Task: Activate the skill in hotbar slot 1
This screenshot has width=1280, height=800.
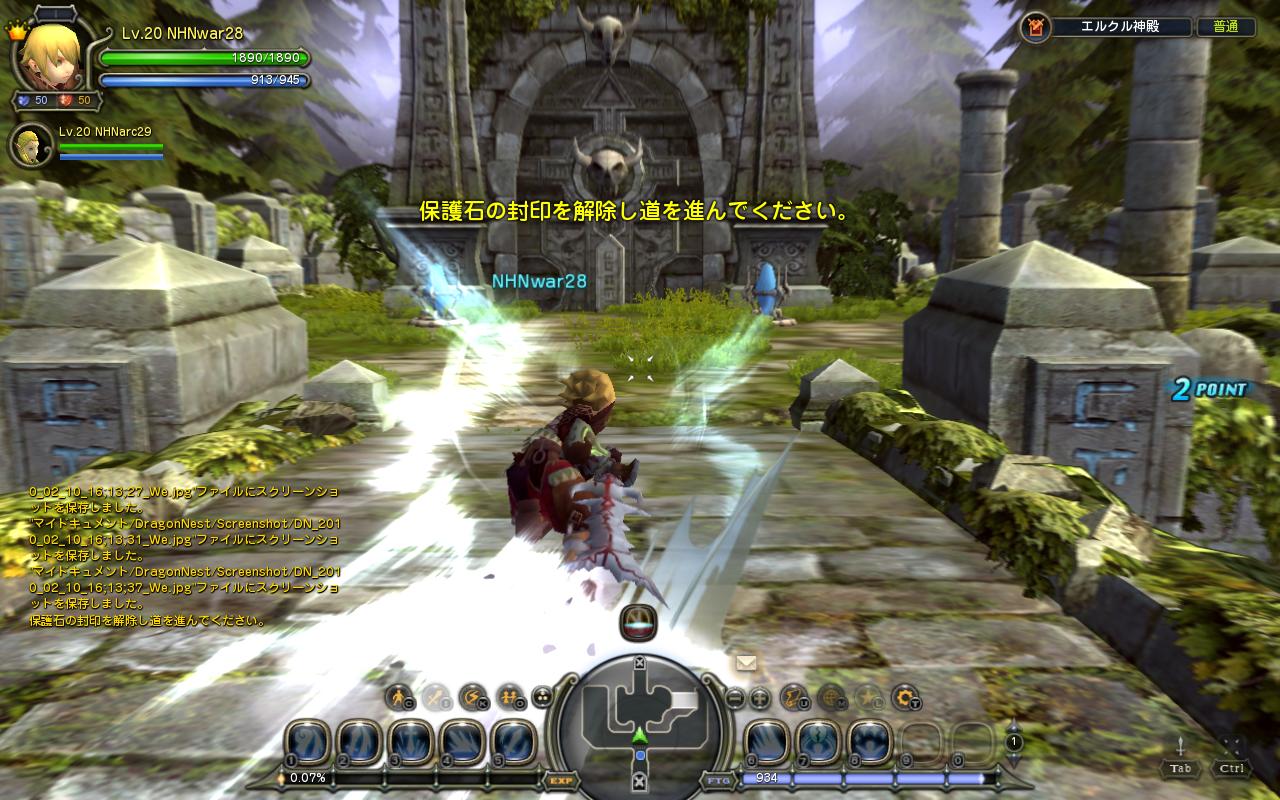Action: coord(307,743)
